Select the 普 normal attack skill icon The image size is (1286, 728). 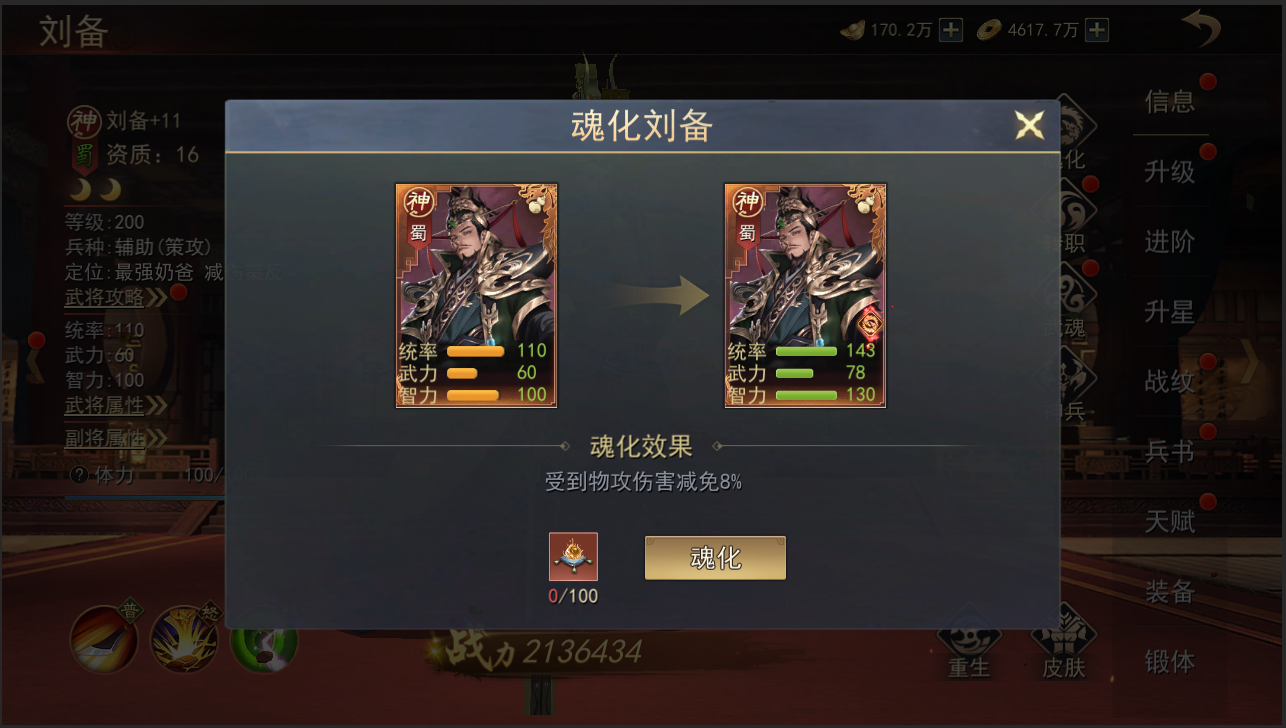(103, 638)
